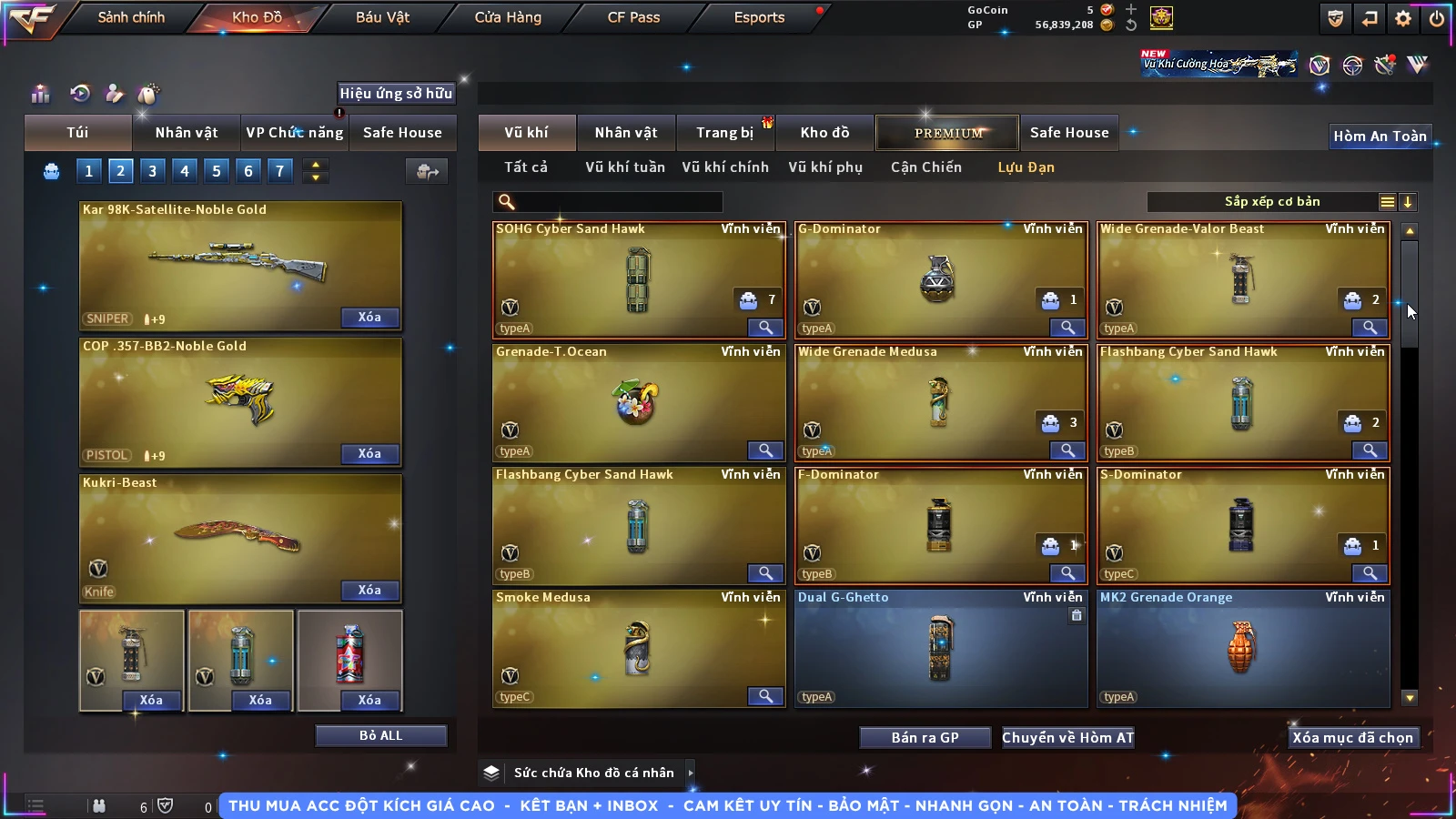
Task: Open the Esports menu
Action: (x=759, y=17)
